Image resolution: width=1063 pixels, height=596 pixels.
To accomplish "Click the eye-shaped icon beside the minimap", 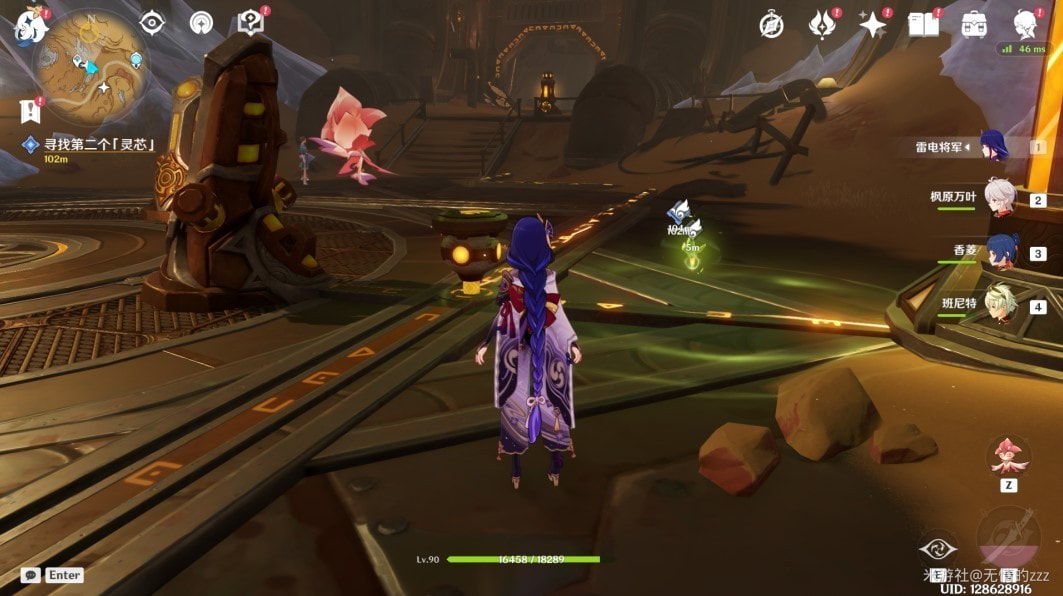I will tap(151, 23).
